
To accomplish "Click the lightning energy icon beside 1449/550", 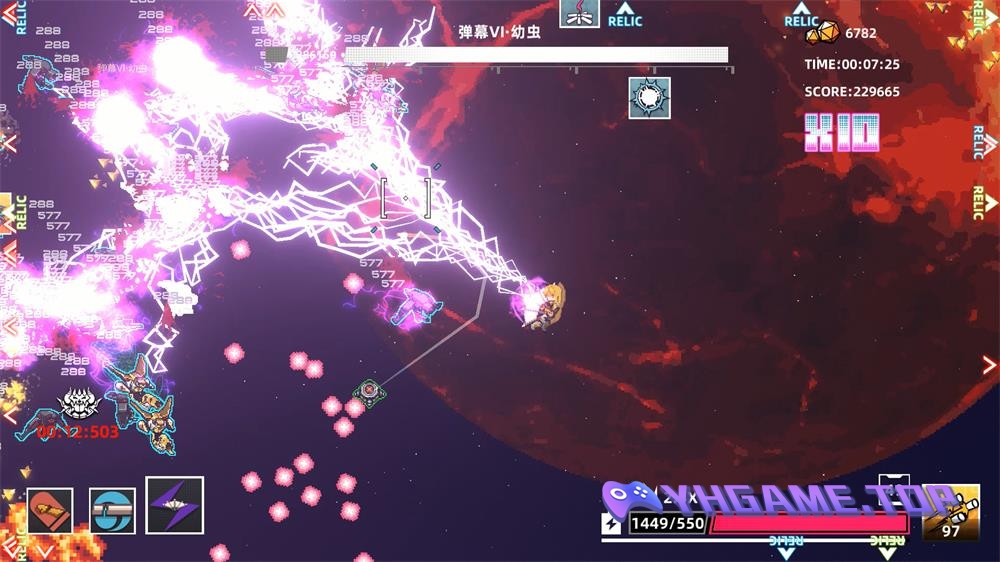I will click(x=612, y=523).
